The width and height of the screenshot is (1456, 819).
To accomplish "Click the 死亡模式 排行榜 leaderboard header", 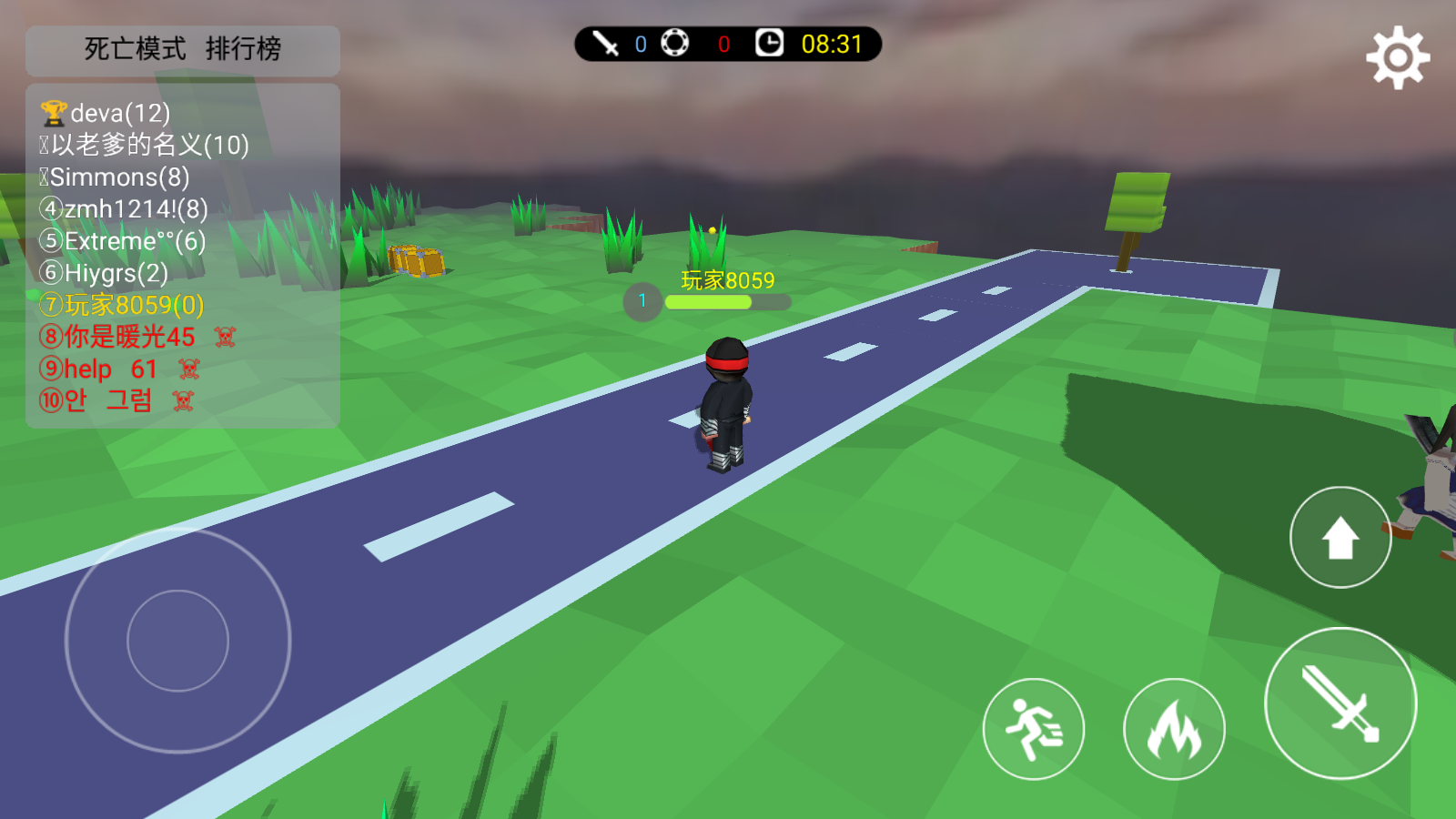I will (183, 49).
